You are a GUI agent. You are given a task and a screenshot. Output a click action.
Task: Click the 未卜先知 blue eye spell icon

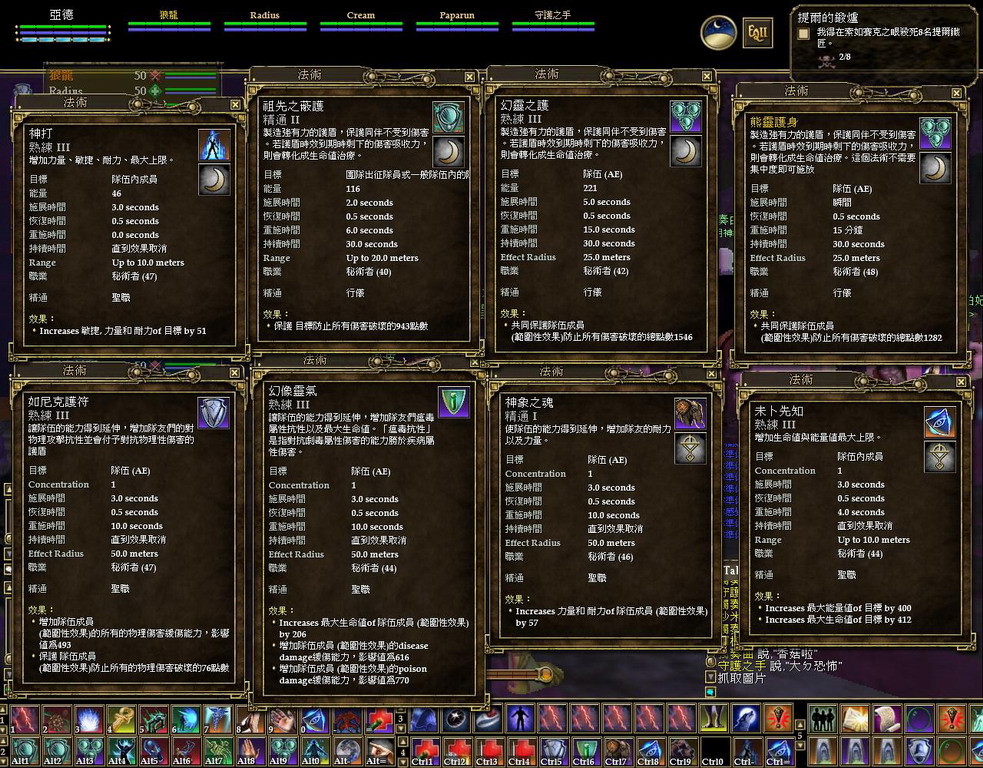click(x=939, y=423)
